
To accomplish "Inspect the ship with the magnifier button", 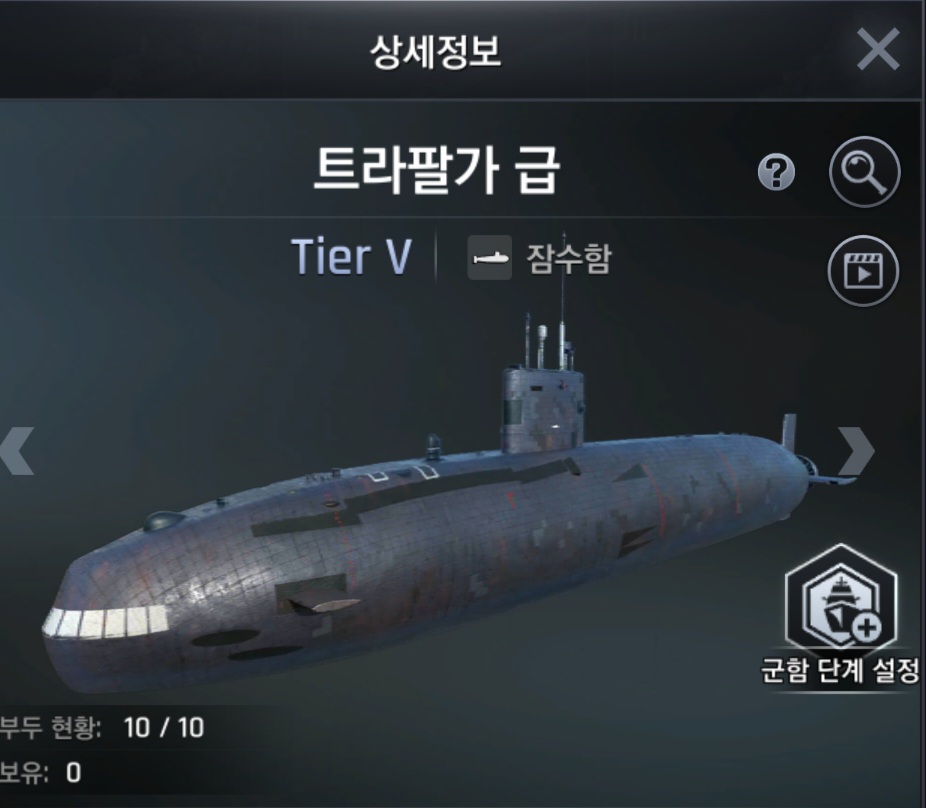I will [864, 174].
